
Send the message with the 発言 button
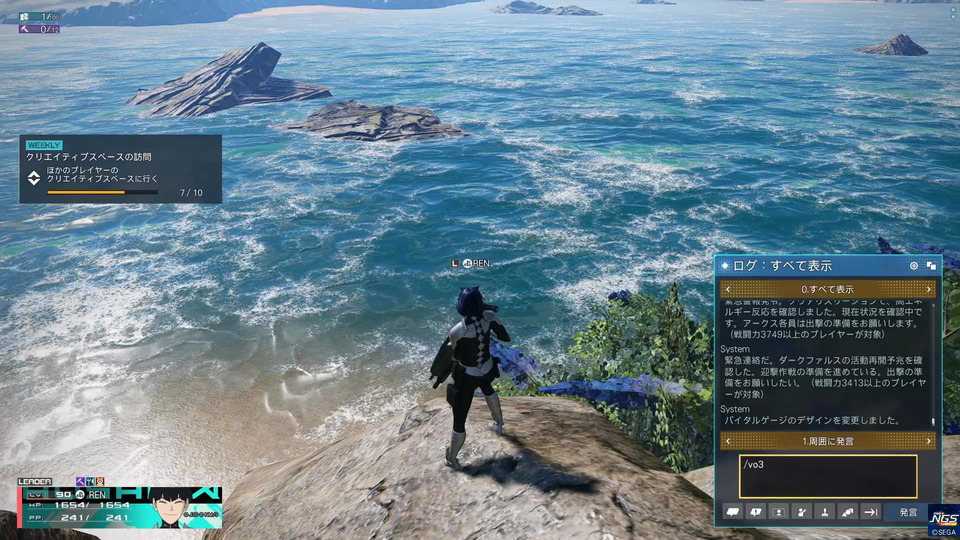click(x=907, y=512)
